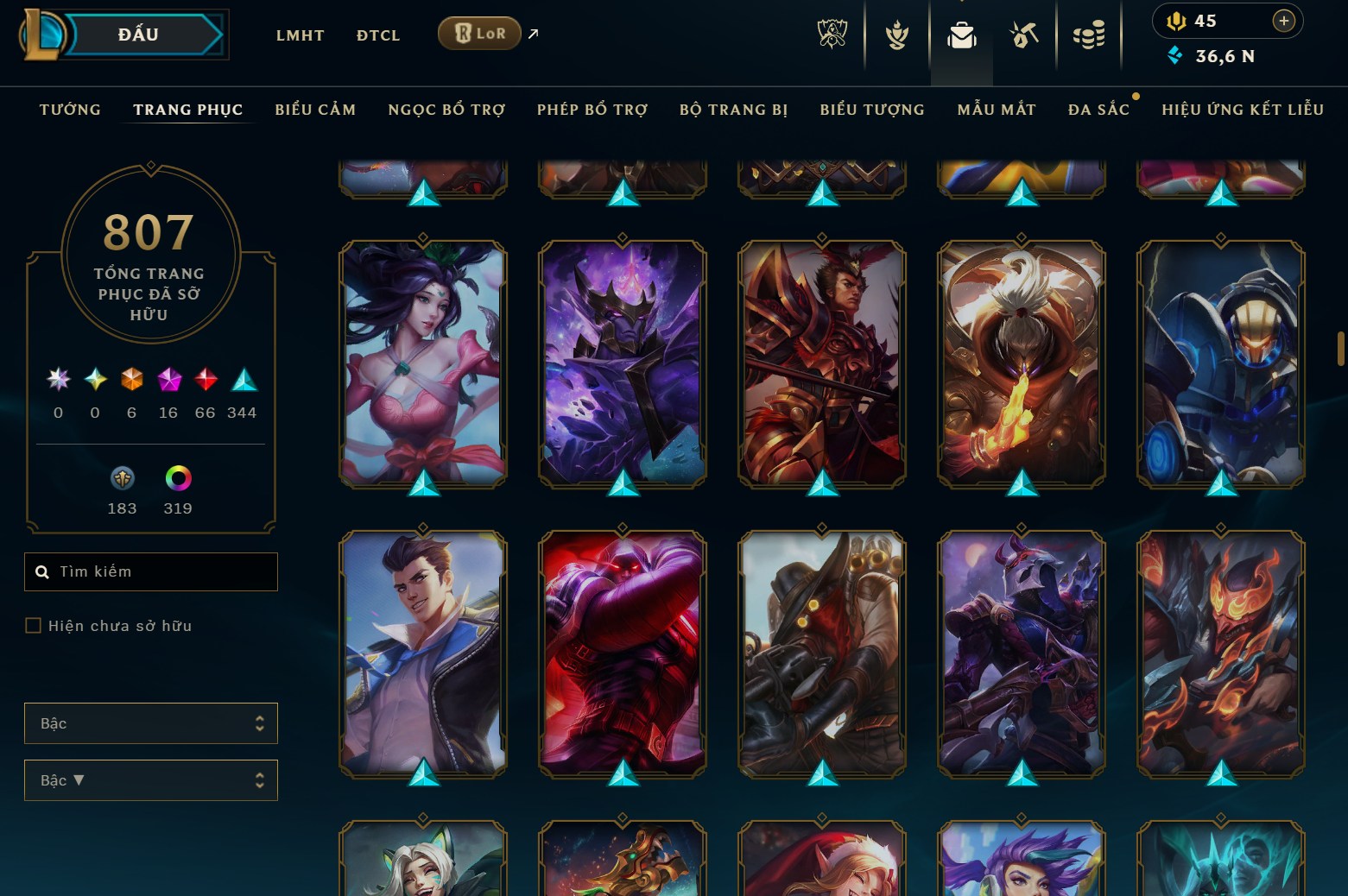Open the MẪU MẮT tab
The width and height of the screenshot is (1348, 896).
[x=996, y=109]
